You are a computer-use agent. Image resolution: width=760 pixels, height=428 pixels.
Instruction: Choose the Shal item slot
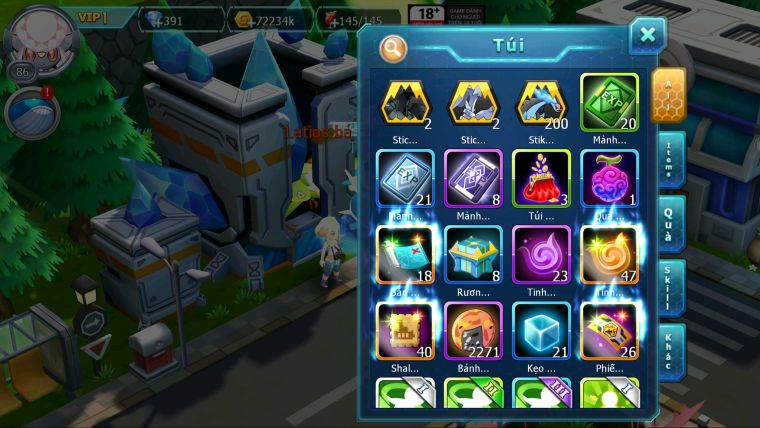coord(405,330)
